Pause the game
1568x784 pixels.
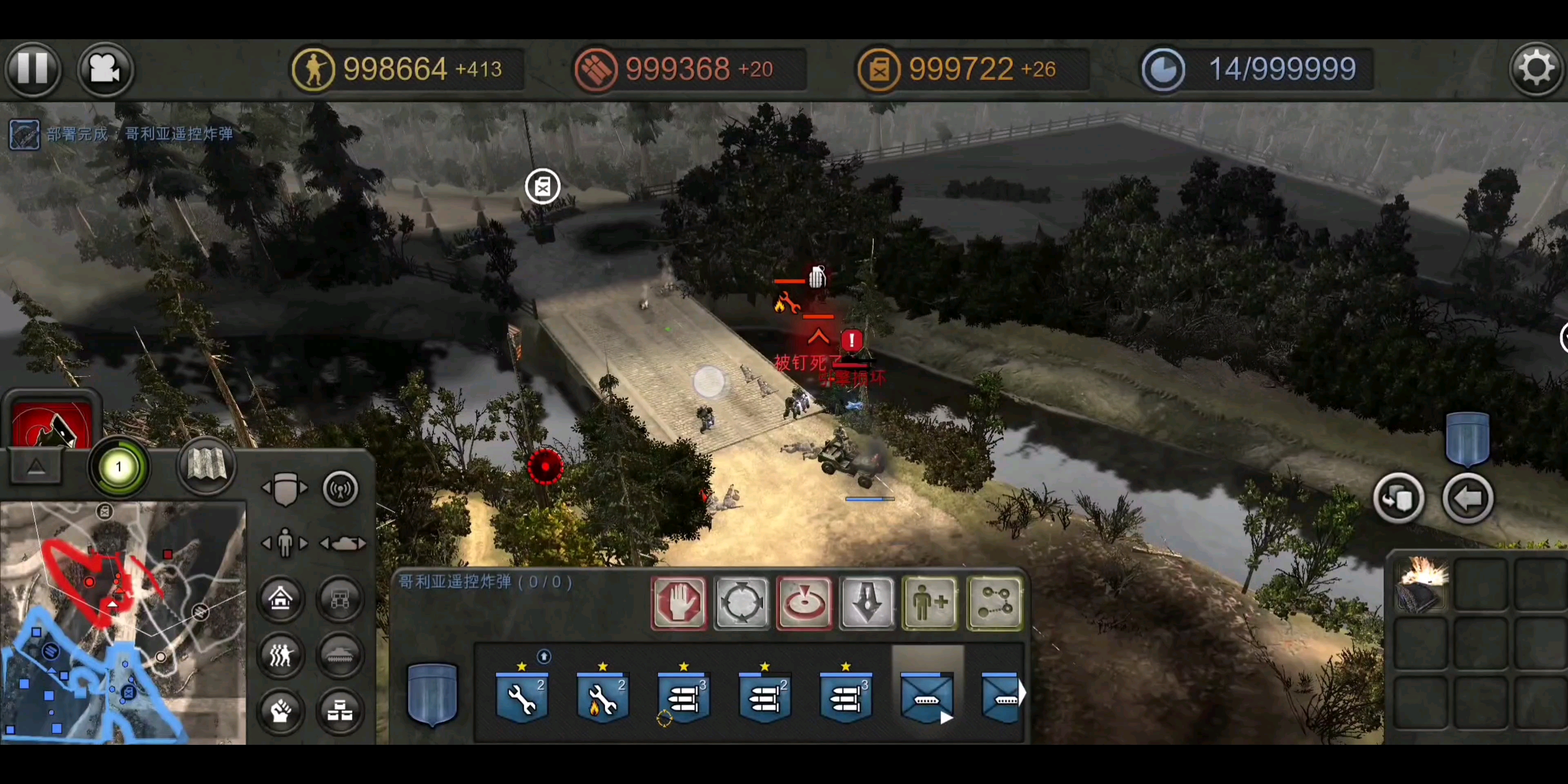pyautogui.click(x=33, y=68)
